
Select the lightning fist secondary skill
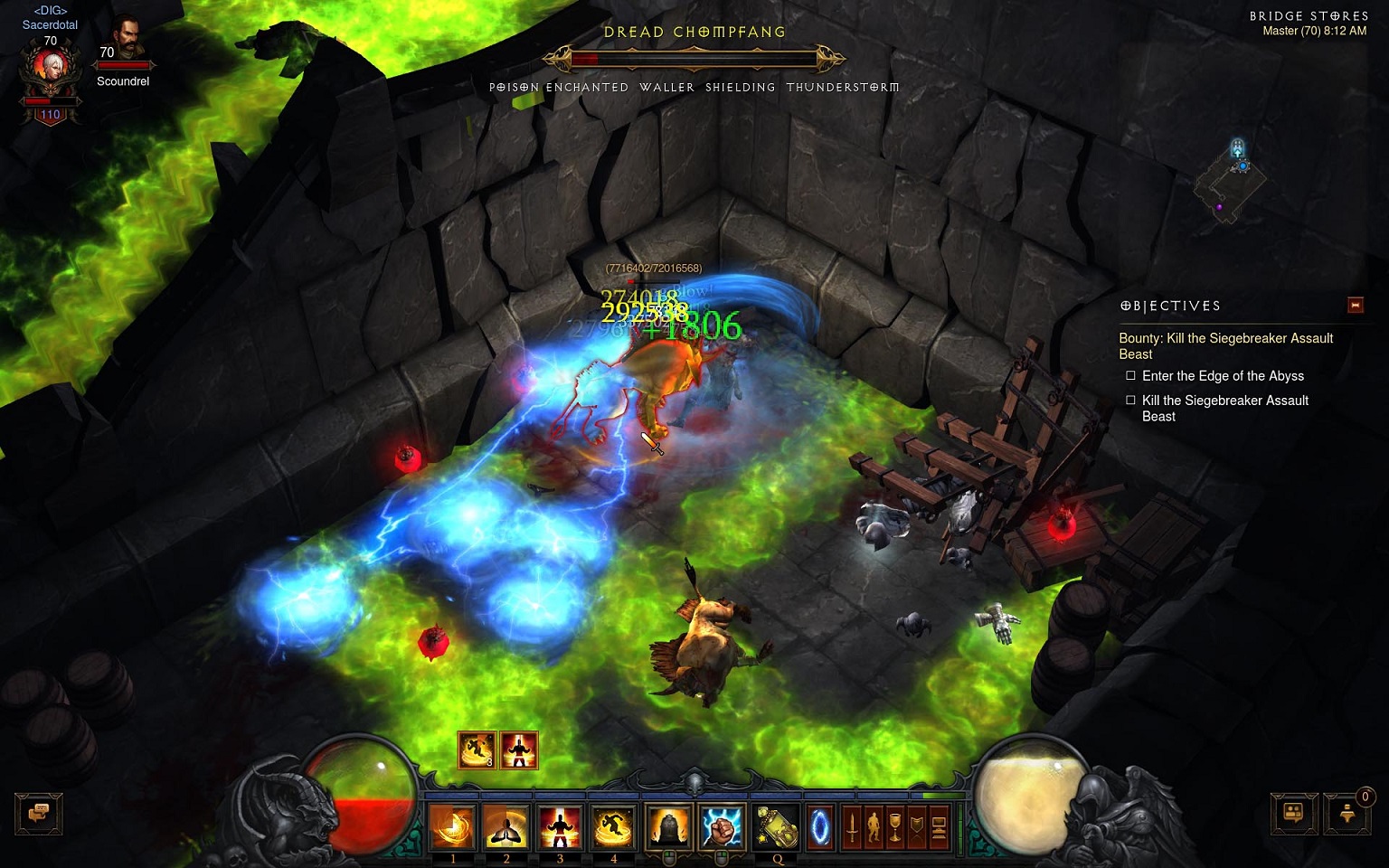click(723, 826)
